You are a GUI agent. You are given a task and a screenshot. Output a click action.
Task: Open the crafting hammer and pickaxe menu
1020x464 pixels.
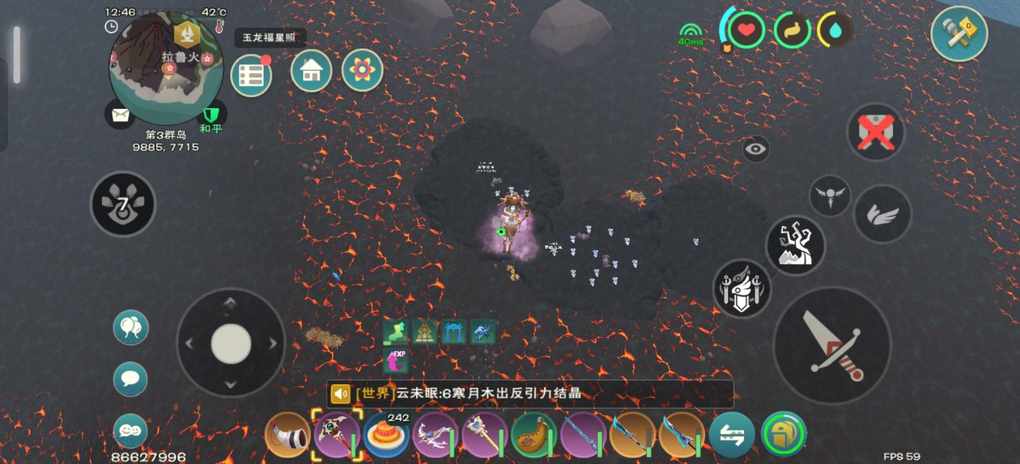click(x=959, y=34)
